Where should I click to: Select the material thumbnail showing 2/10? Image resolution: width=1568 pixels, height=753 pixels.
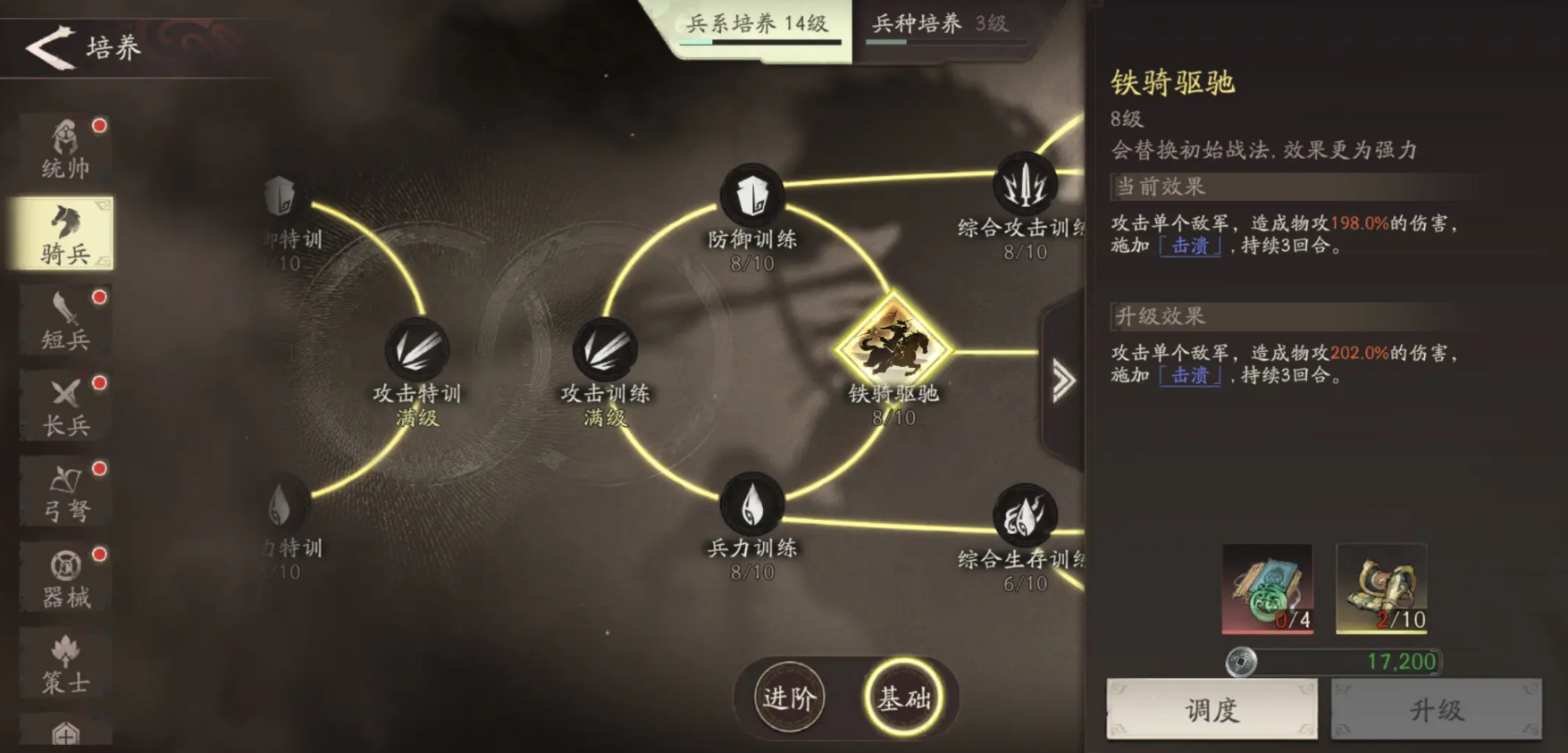click(x=1379, y=590)
